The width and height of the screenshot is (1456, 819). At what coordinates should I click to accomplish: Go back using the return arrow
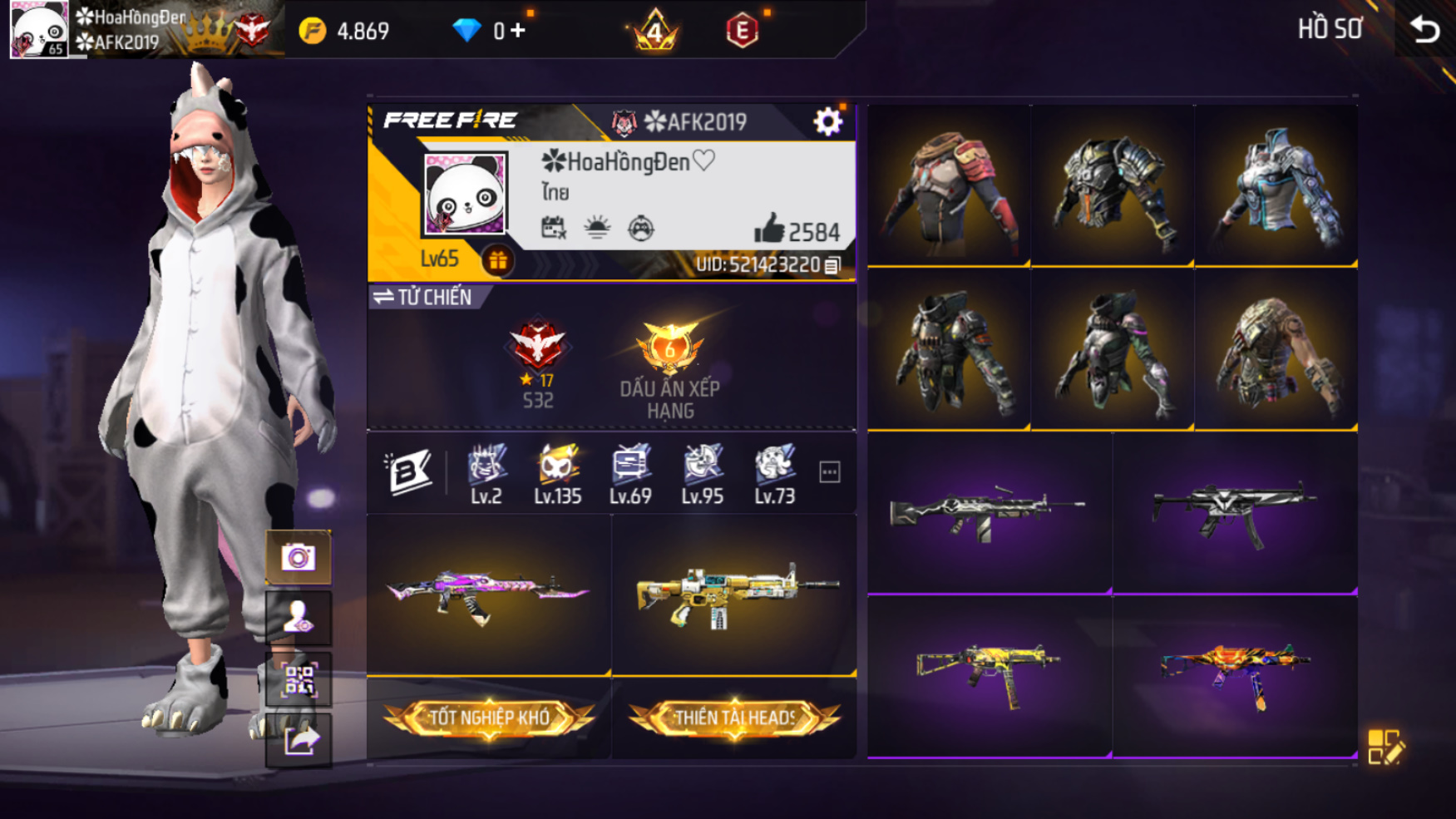pos(1424,30)
